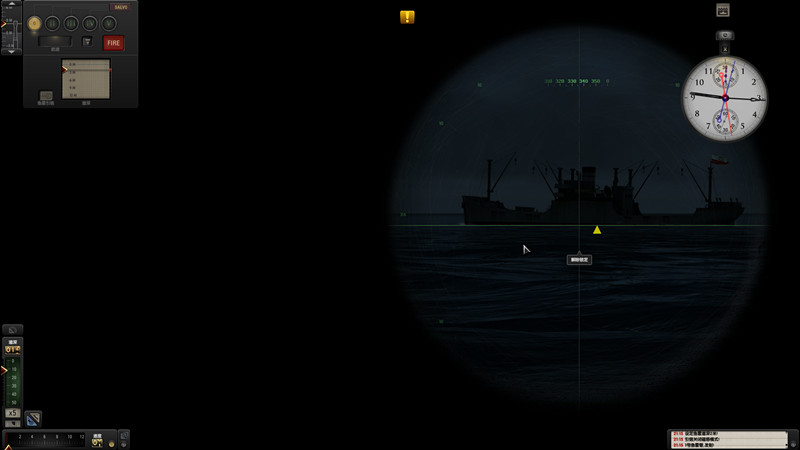Image resolution: width=800 pixels, height=450 pixels.
Task: Set speed on the bottom speed scale
Action: tap(45, 438)
